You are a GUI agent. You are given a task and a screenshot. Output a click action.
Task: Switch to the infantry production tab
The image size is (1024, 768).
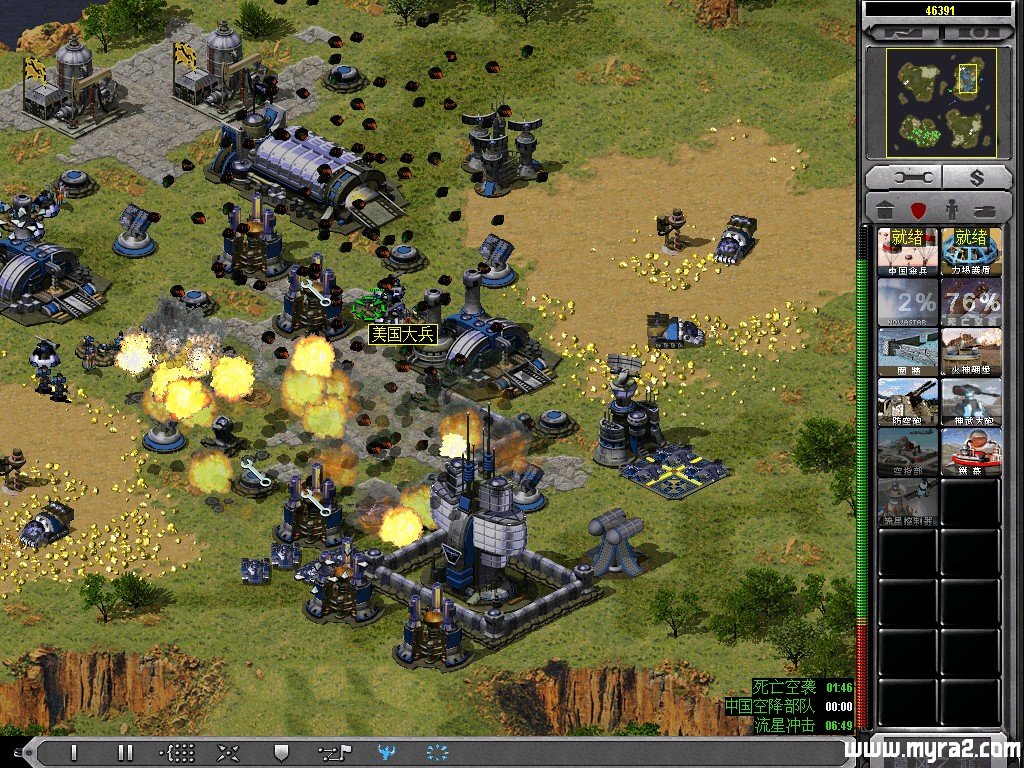tap(948, 211)
